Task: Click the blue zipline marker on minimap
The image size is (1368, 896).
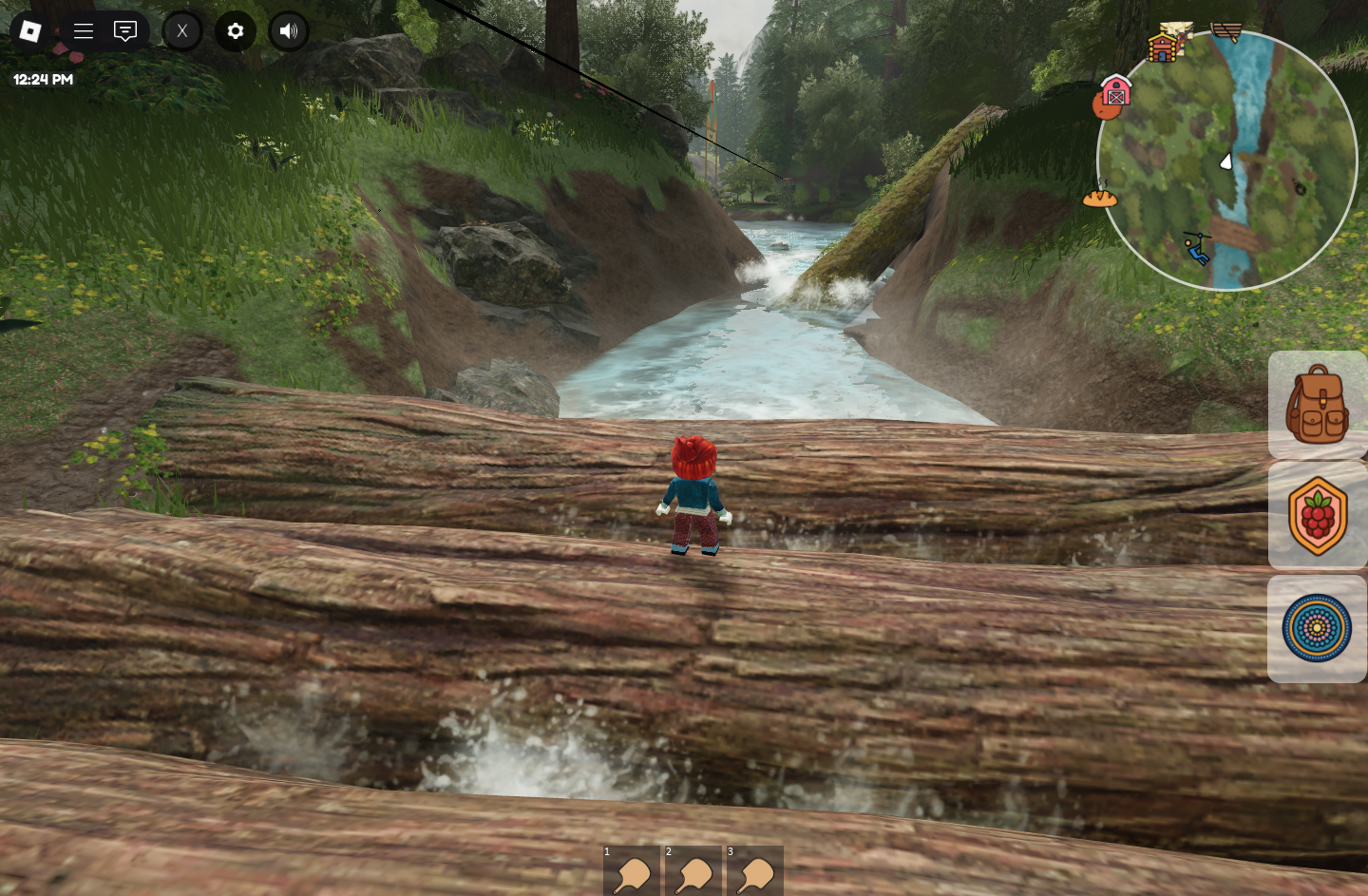Action: 1197,248
